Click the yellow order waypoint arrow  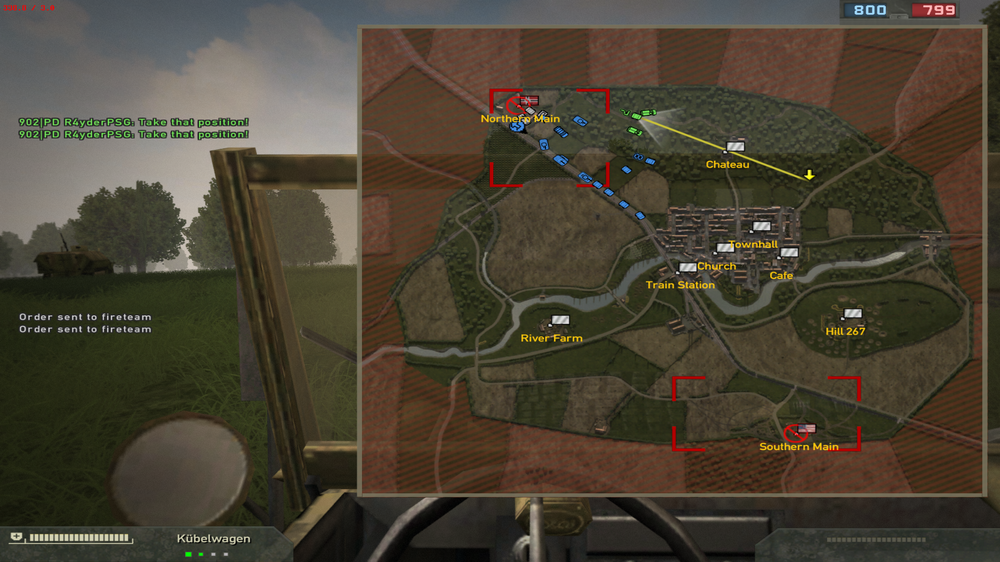[x=810, y=175]
